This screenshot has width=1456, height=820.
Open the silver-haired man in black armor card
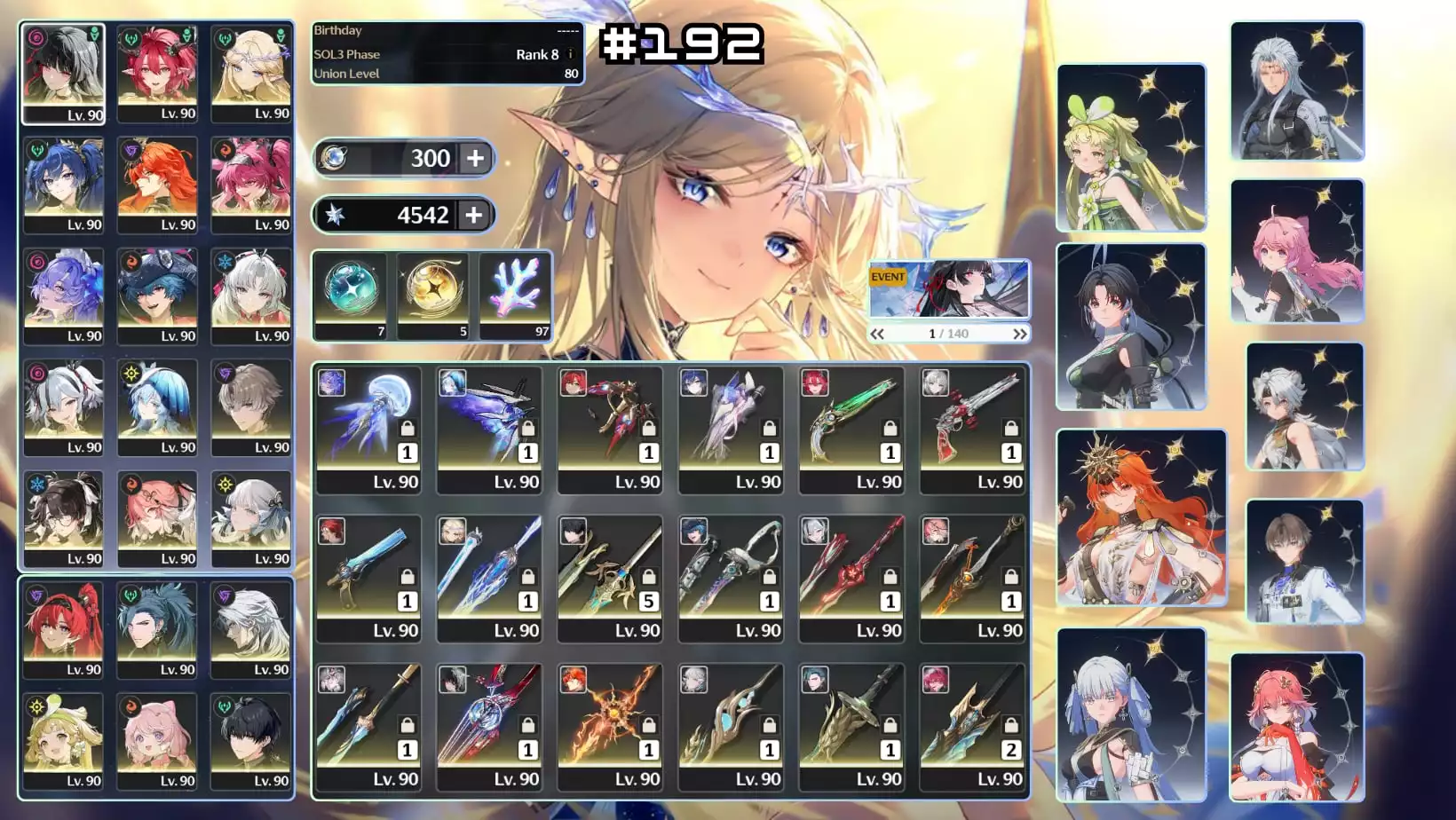click(1297, 91)
